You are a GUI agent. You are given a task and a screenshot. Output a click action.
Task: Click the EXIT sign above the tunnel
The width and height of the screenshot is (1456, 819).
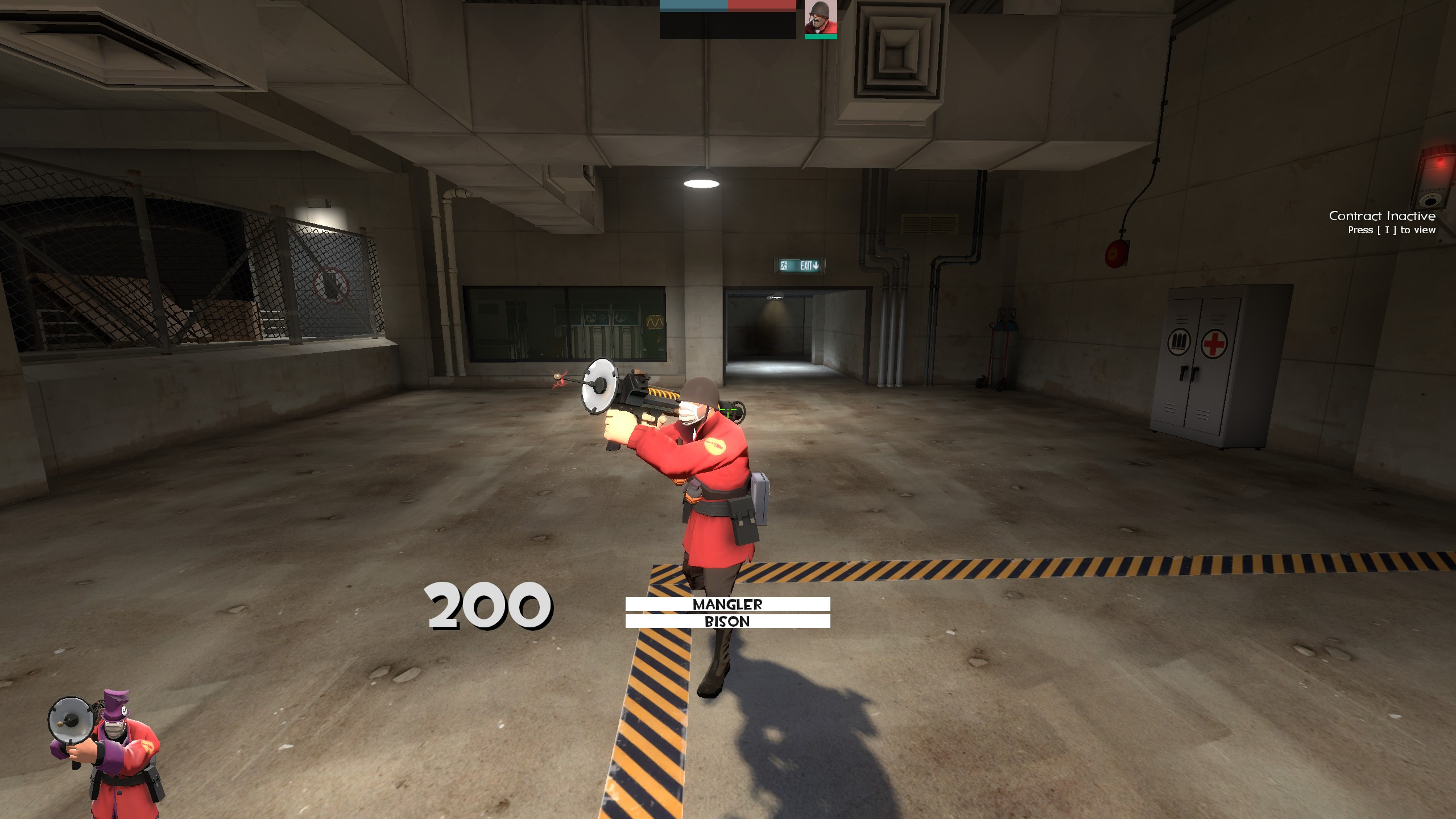click(x=799, y=266)
